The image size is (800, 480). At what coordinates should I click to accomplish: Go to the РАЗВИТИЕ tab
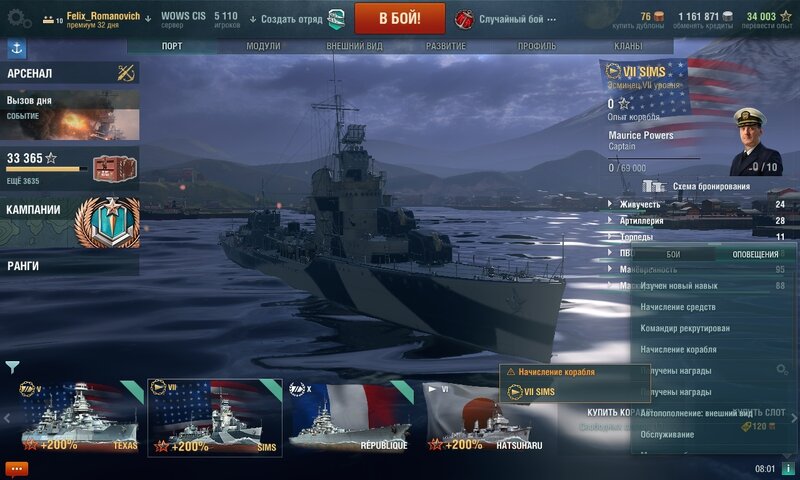point(445,46)
